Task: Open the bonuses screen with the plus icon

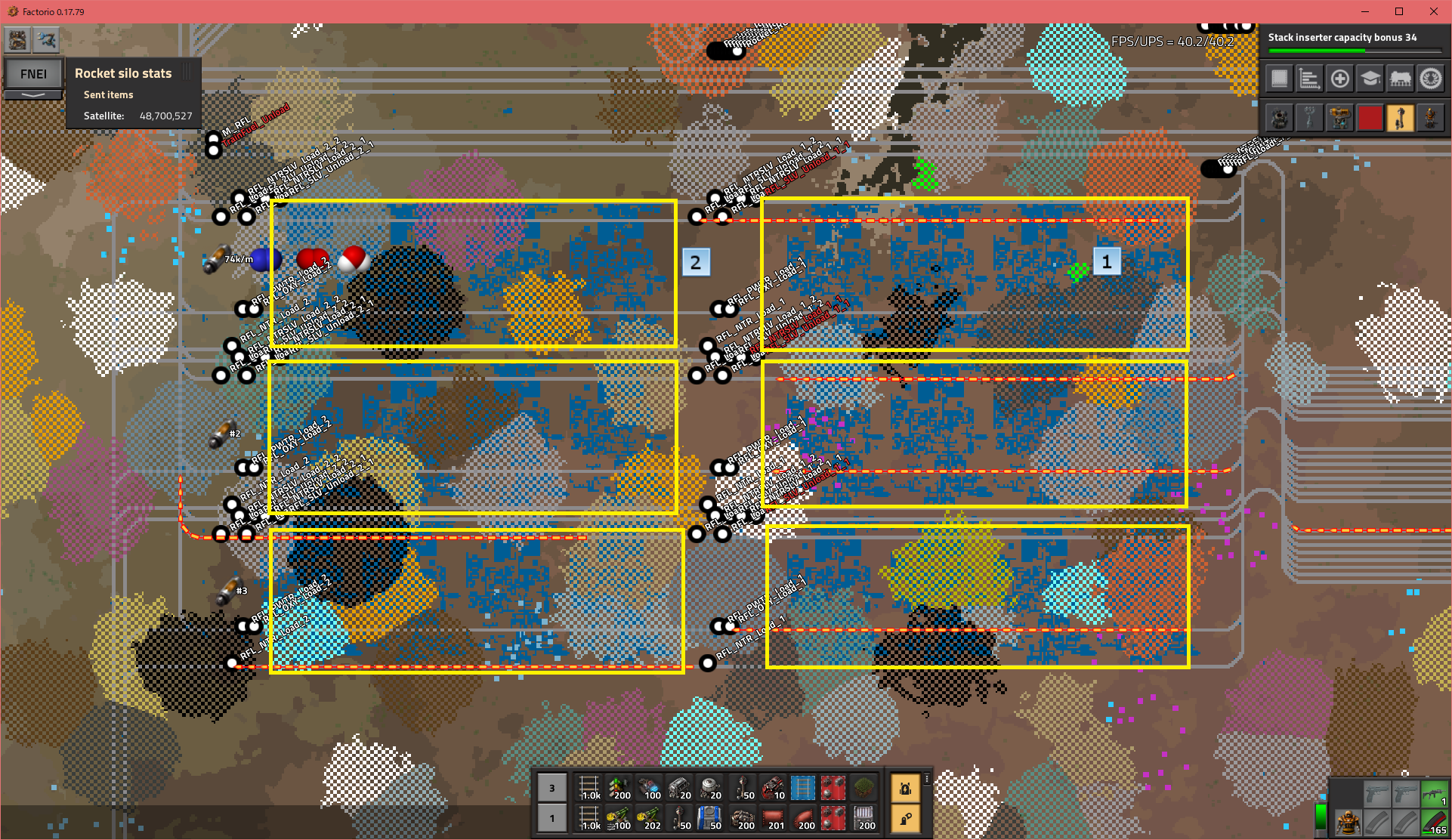Action: [1339, 79]
